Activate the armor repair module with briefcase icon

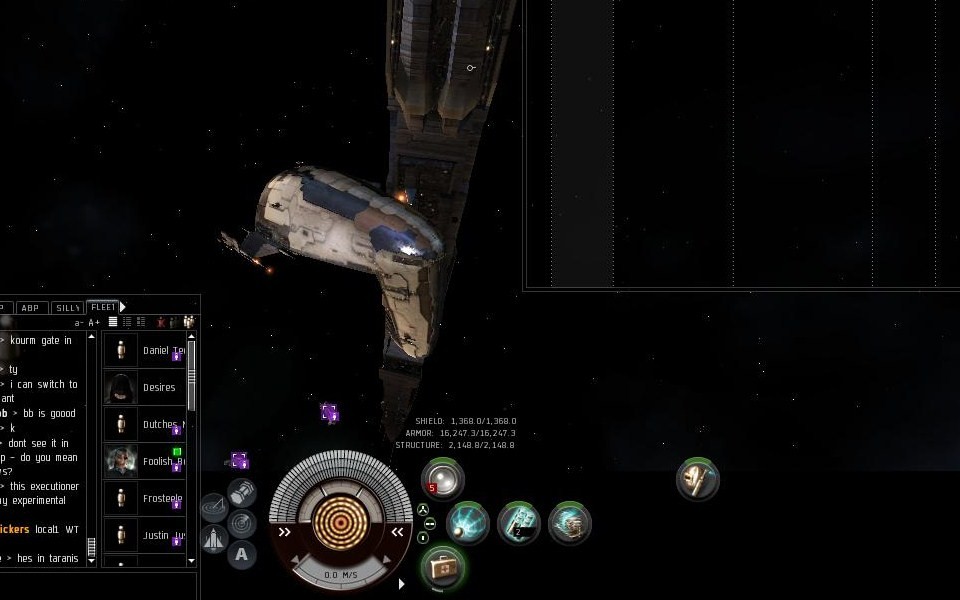coord(443,567)
